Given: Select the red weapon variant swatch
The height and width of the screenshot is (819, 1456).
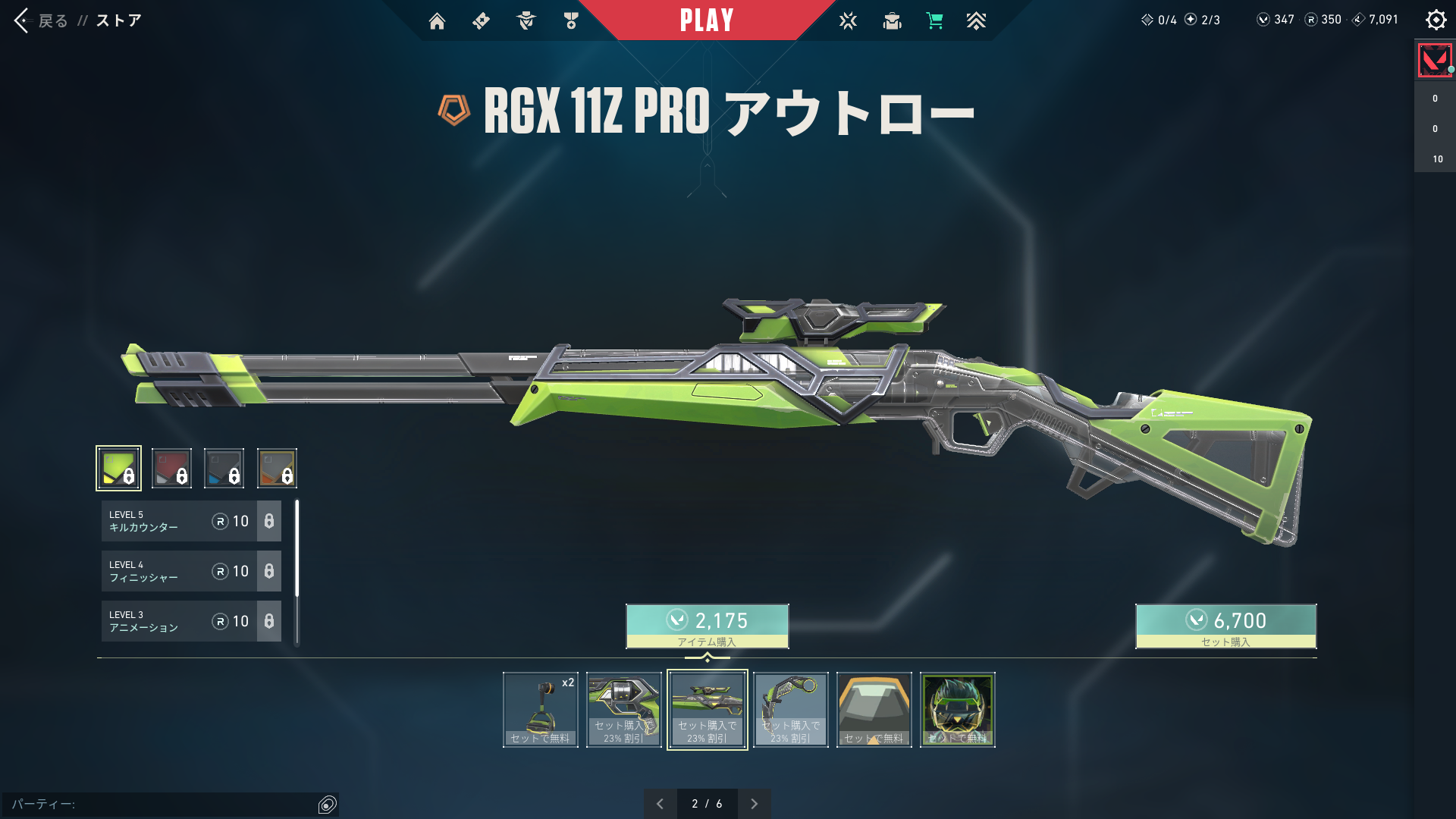Looking at the screenshot, I should pos(171,468).
